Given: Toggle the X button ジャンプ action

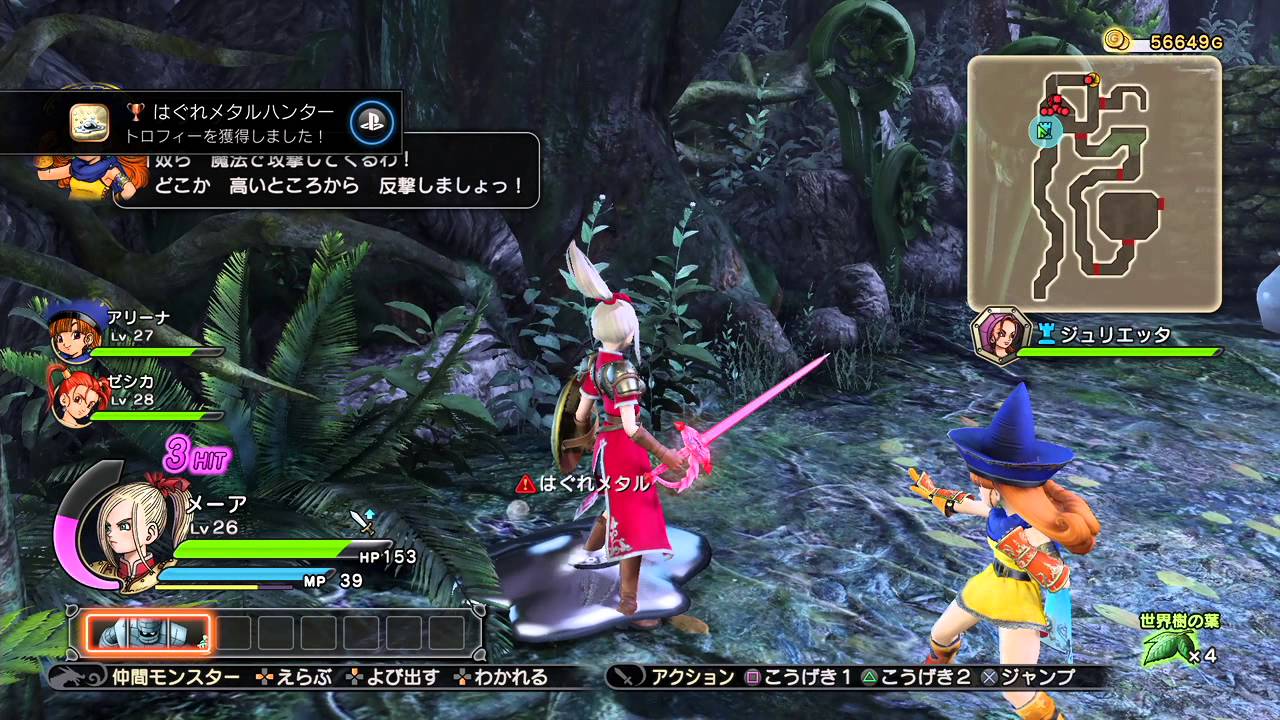Looking at the screenshot, I should tap(991, 675).
